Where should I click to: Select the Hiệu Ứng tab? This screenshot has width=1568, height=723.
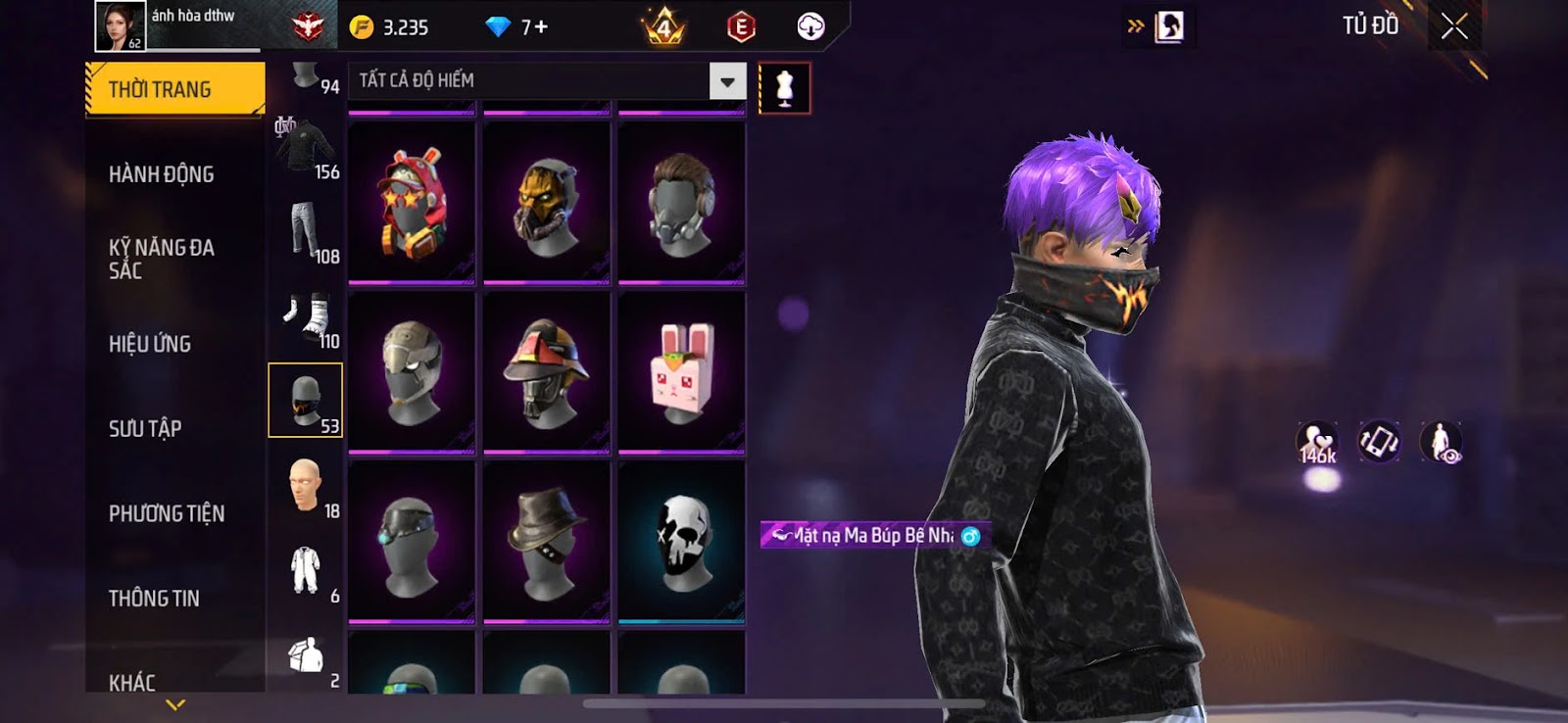pos(150,344)
